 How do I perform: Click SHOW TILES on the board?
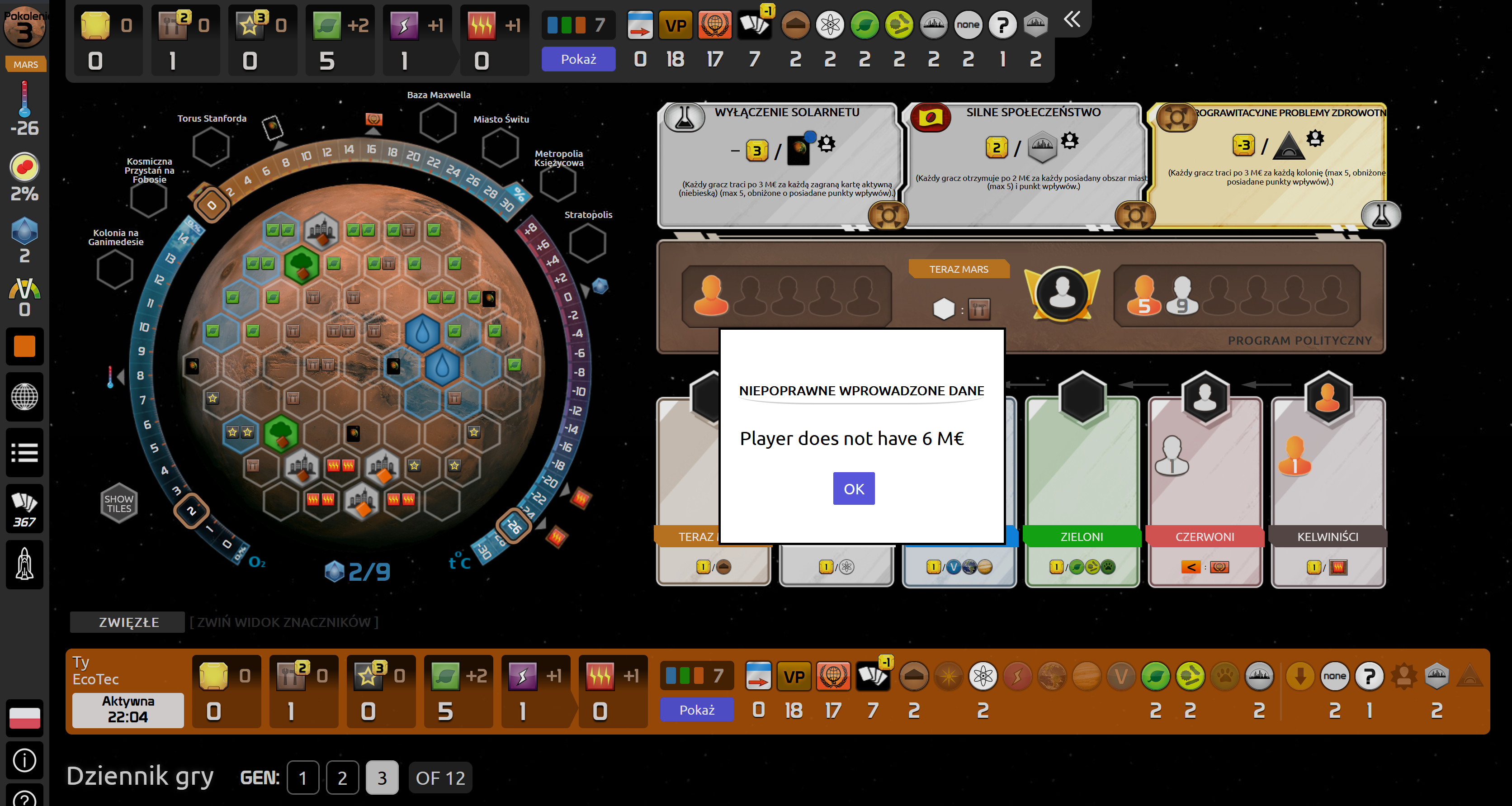tap(118, 502)
